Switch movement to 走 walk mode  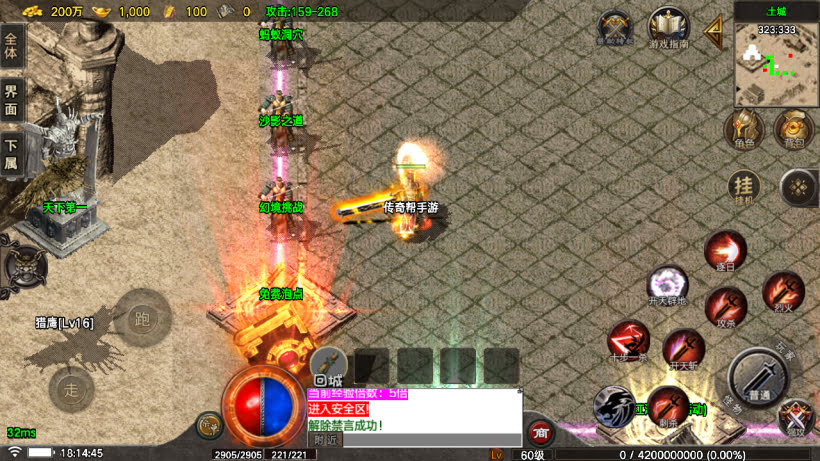pyautogui.click(x=72, y=386)
